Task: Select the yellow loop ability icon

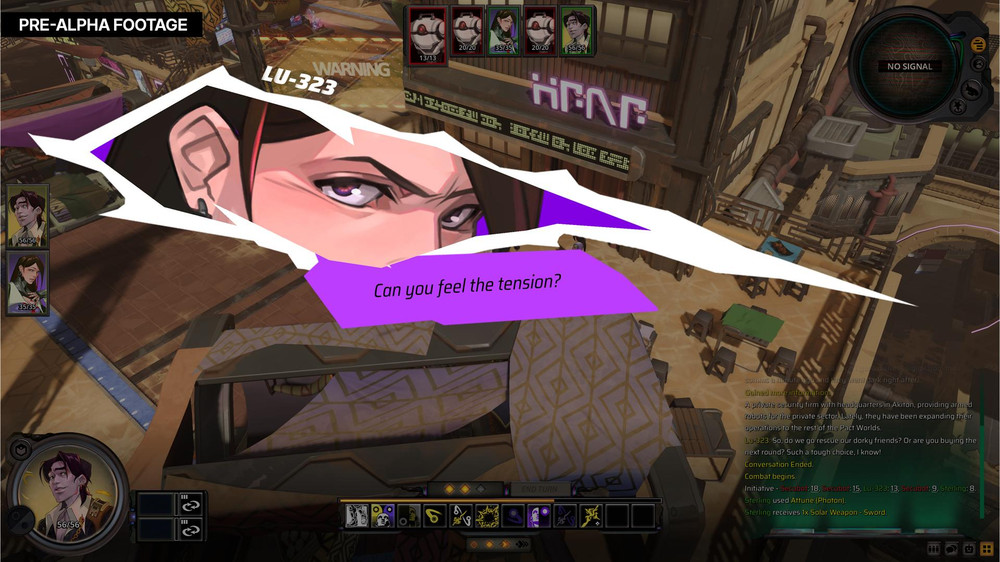Action: click(435, 516)
